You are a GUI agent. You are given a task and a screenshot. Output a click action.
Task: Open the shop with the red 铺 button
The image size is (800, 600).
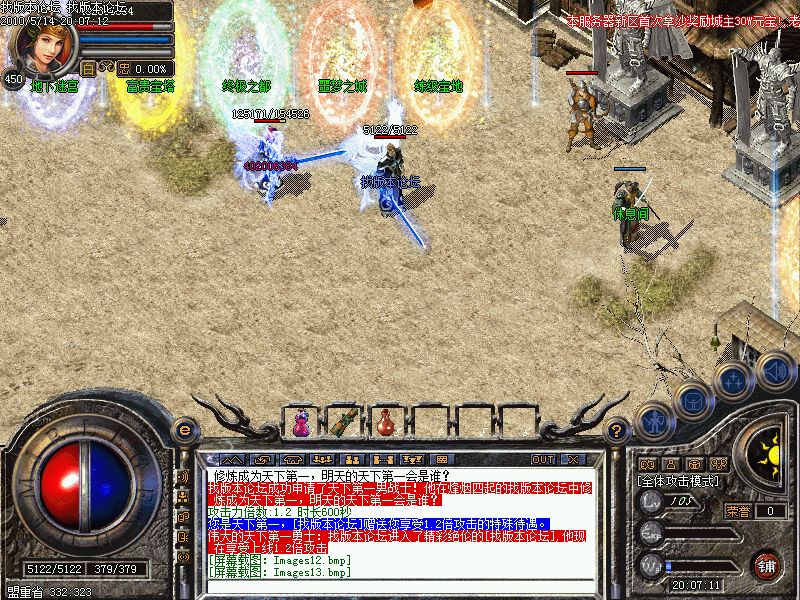[766, 564]
